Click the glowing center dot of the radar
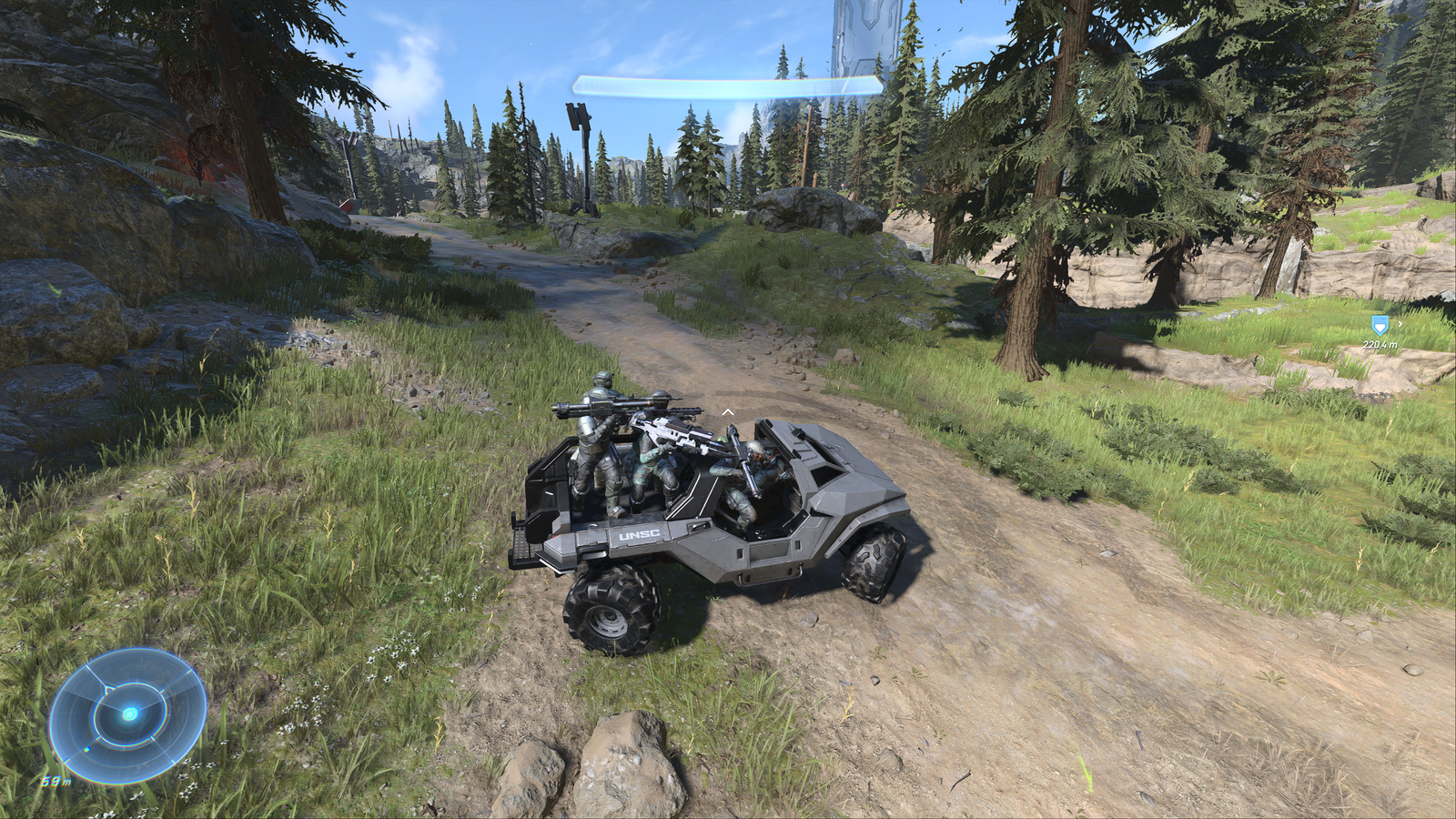Image resolution: width=1456 pixels, height=819 pixels. (x=130, y=713)
